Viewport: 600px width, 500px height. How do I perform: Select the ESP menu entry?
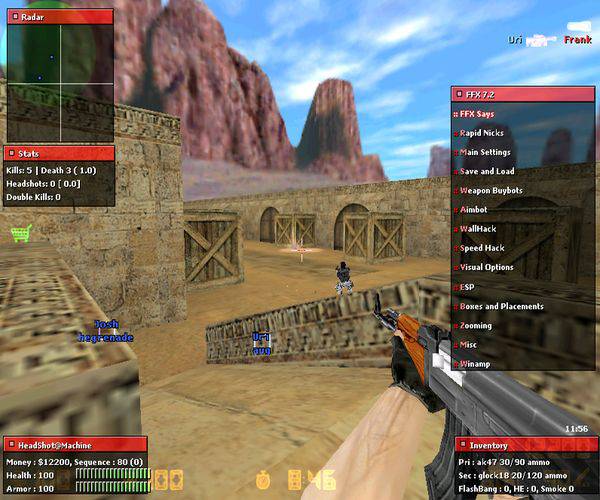467,287
